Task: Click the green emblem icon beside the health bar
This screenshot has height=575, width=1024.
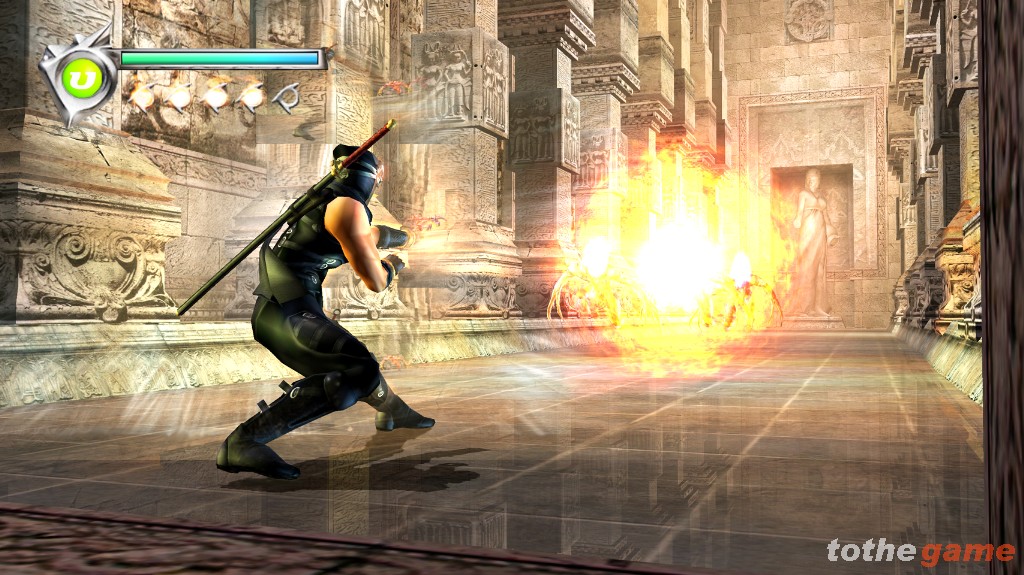Action: pyautogui.click(x=76, y=77)
